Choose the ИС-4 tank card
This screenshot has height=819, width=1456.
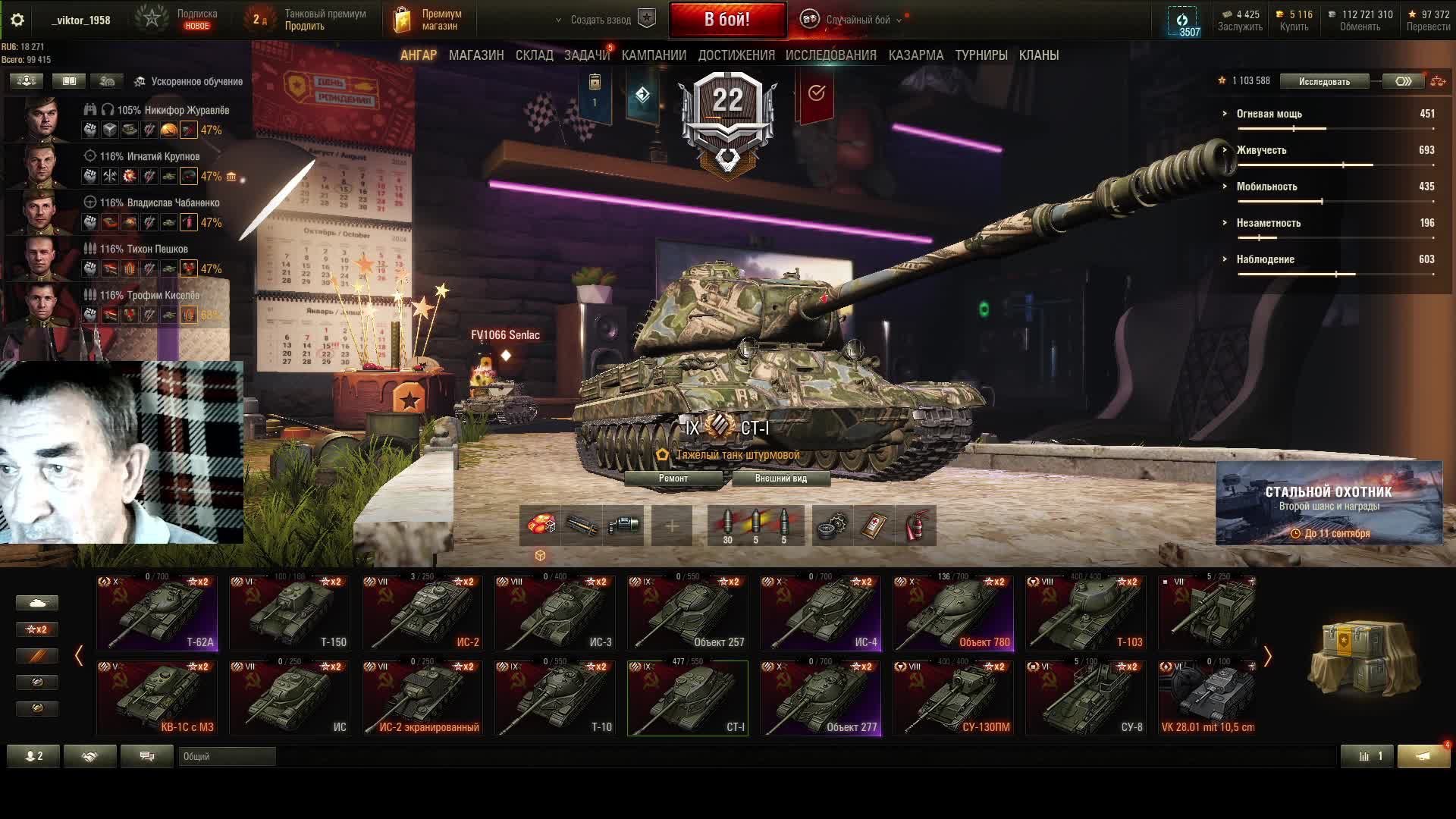click(x=821, y=613)
